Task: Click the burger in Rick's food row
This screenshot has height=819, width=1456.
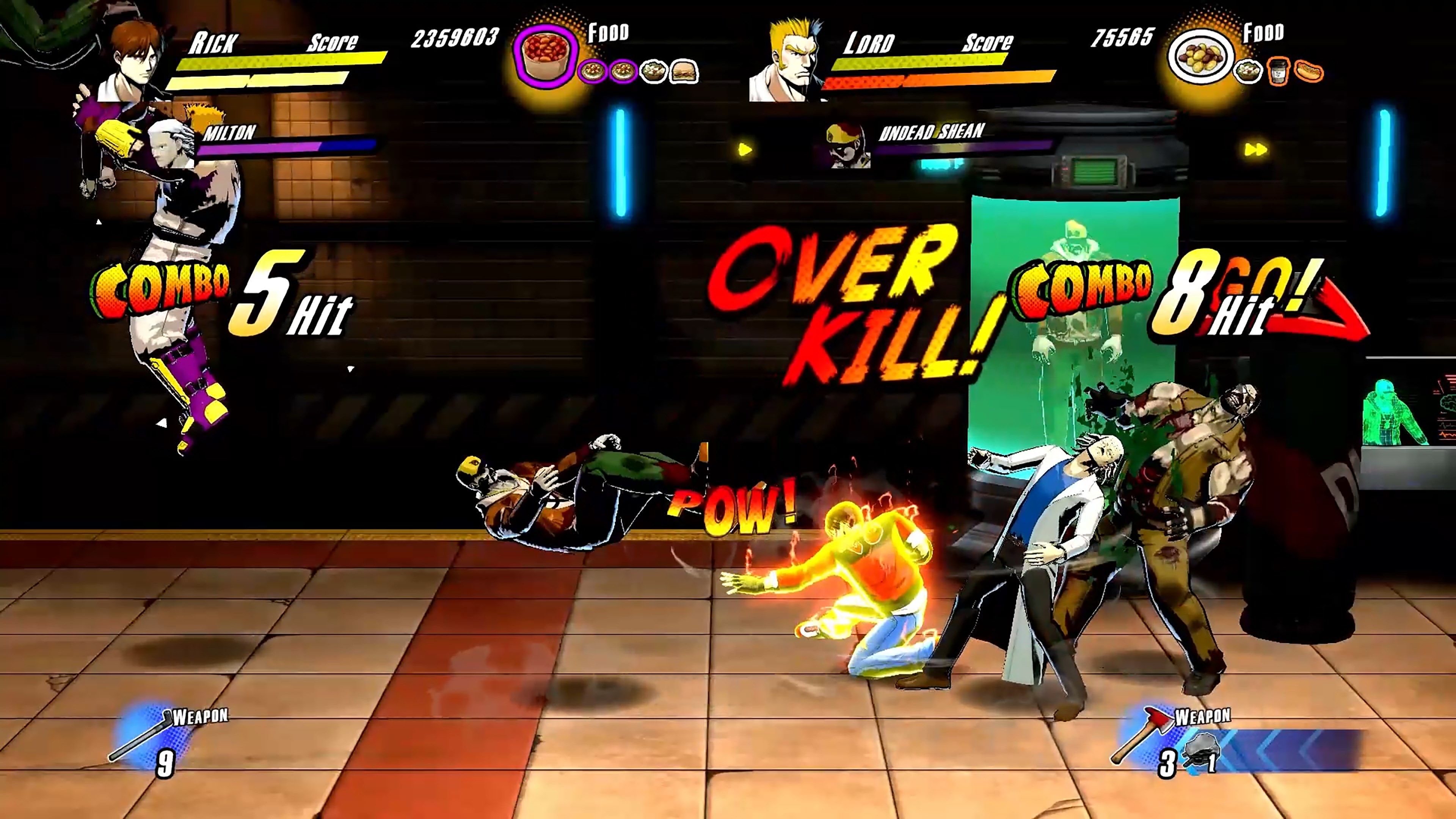Action: point(684,72)
